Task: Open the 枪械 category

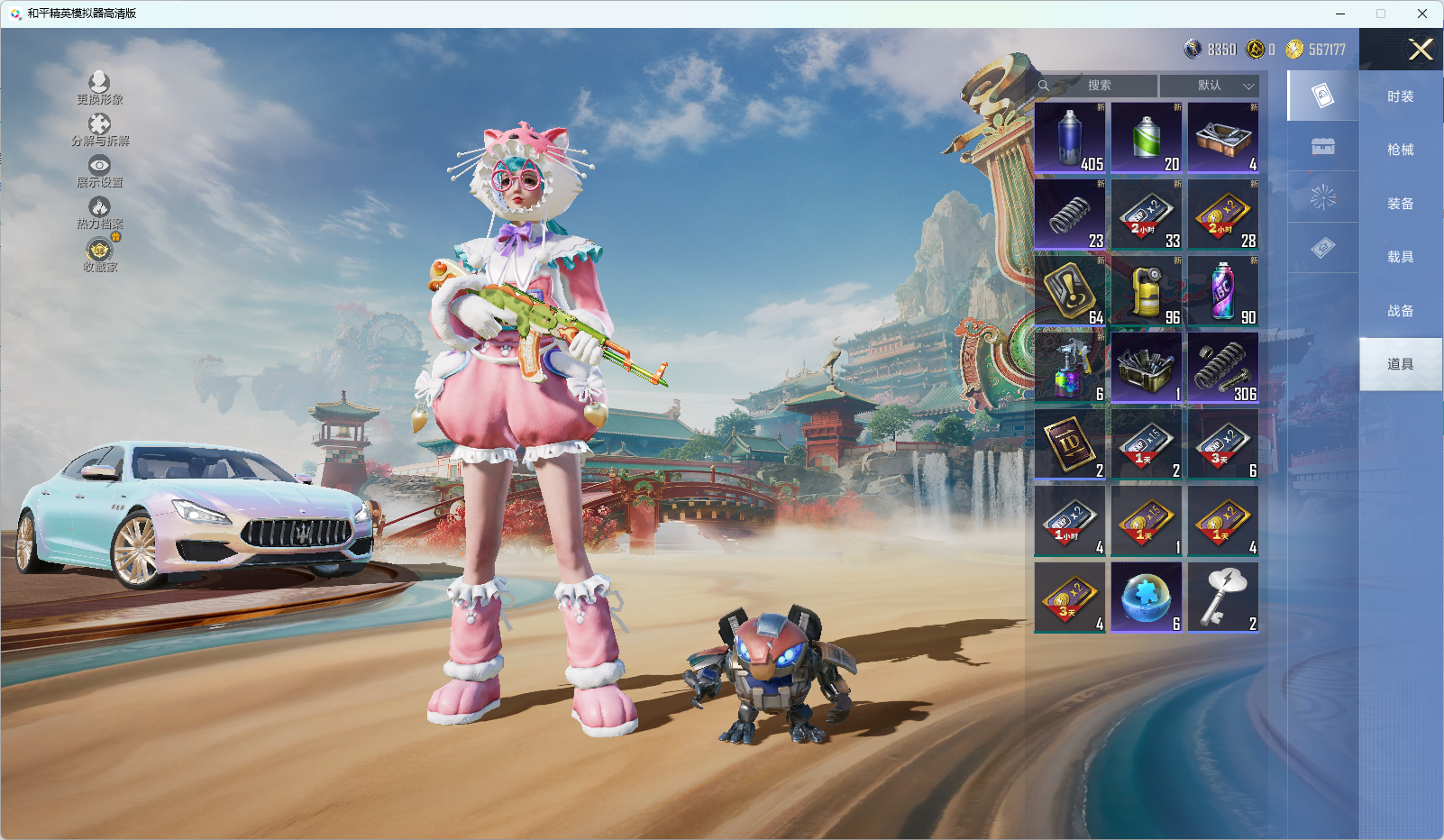Action: click(x=1400, y=150)
